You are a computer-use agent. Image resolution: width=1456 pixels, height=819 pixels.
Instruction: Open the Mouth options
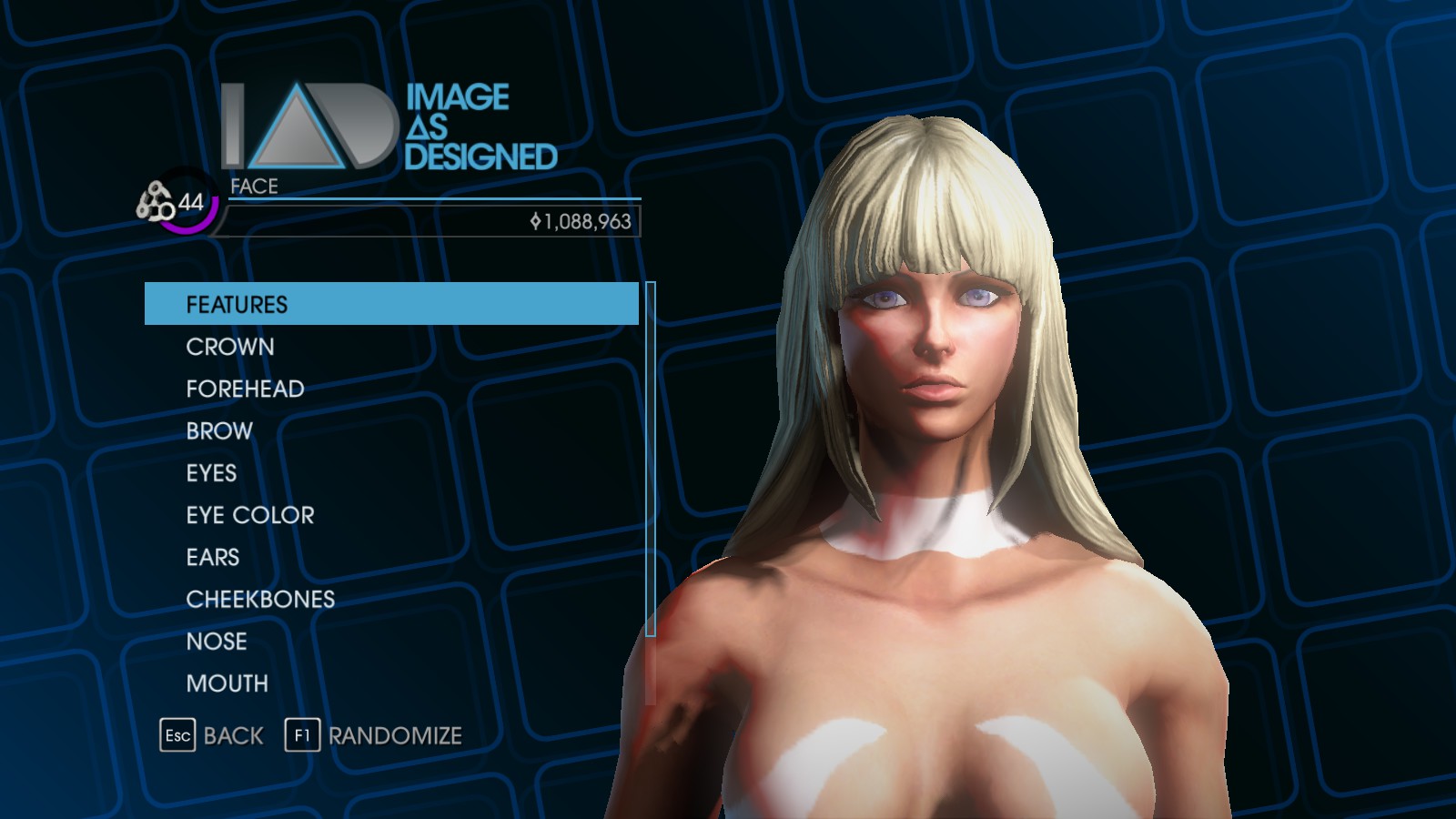click(227, 683)
